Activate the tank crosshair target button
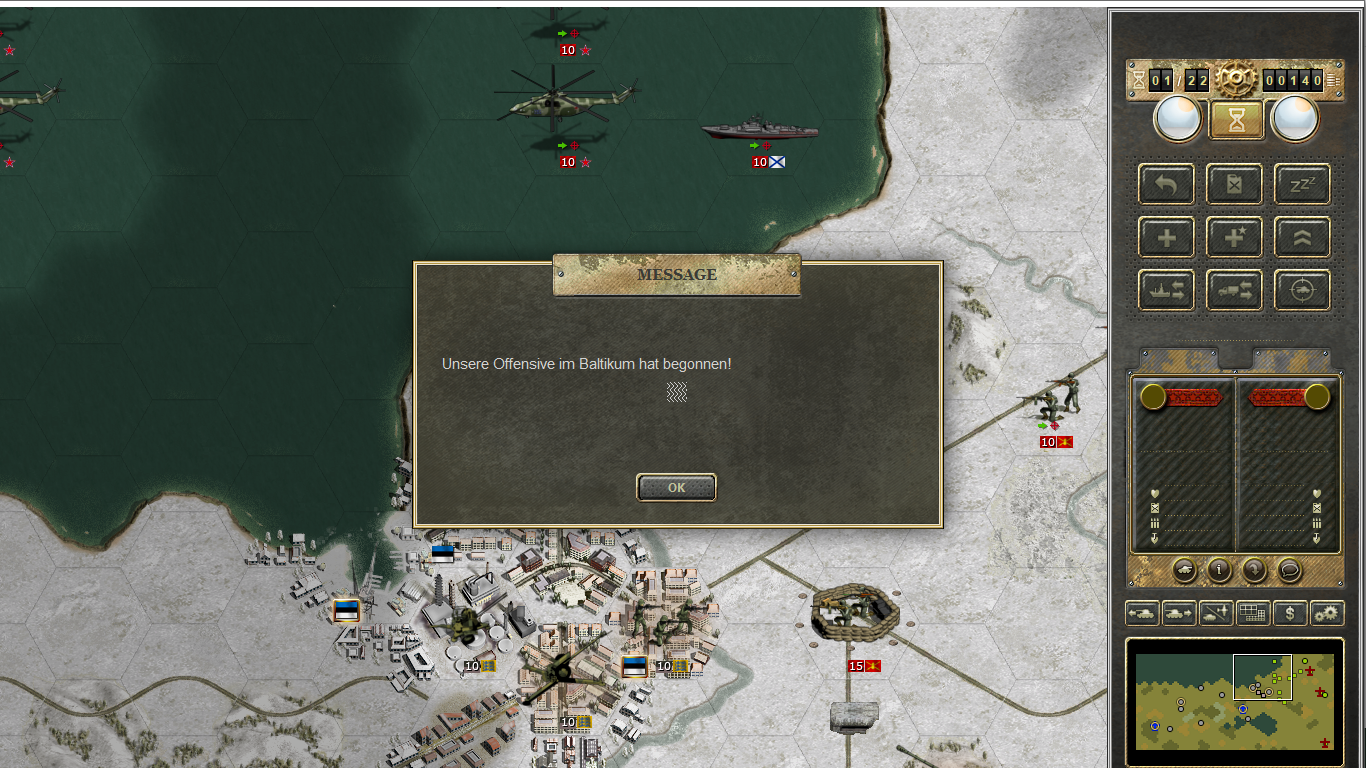The height and width of the screenshot is (768, 1366). pyautogui.click(x=1302, y=291)
